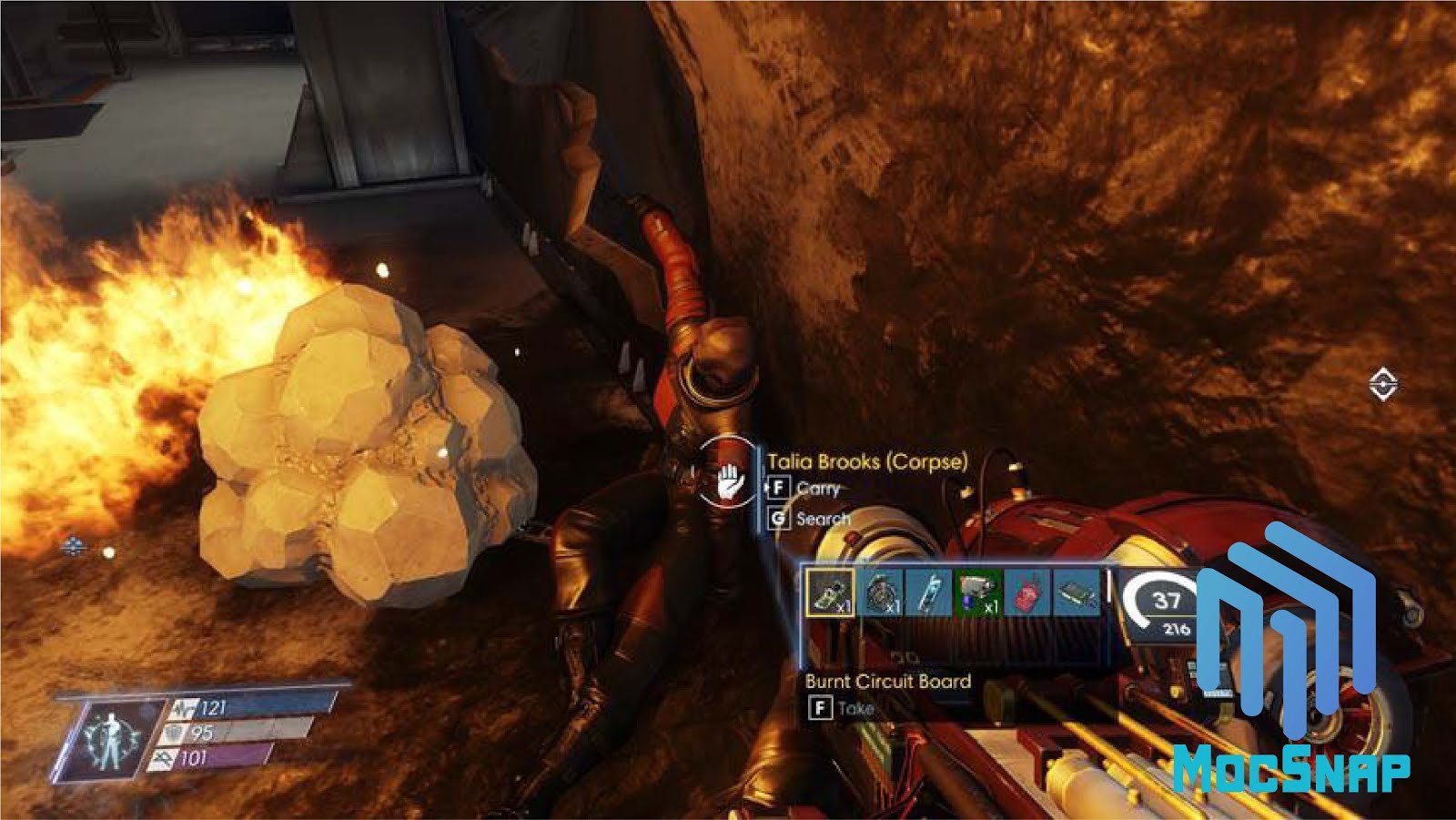This screenshot has height=820, width=1456.
Task: Click the hand interact icon on corpse
Action: pos(728,482)
